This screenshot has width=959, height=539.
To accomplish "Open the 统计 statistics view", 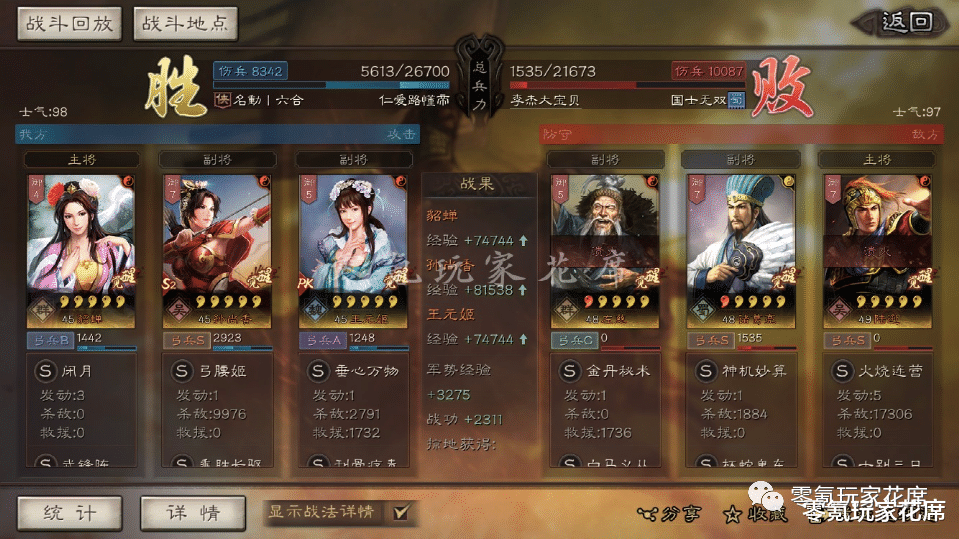I will pos(69,512).
